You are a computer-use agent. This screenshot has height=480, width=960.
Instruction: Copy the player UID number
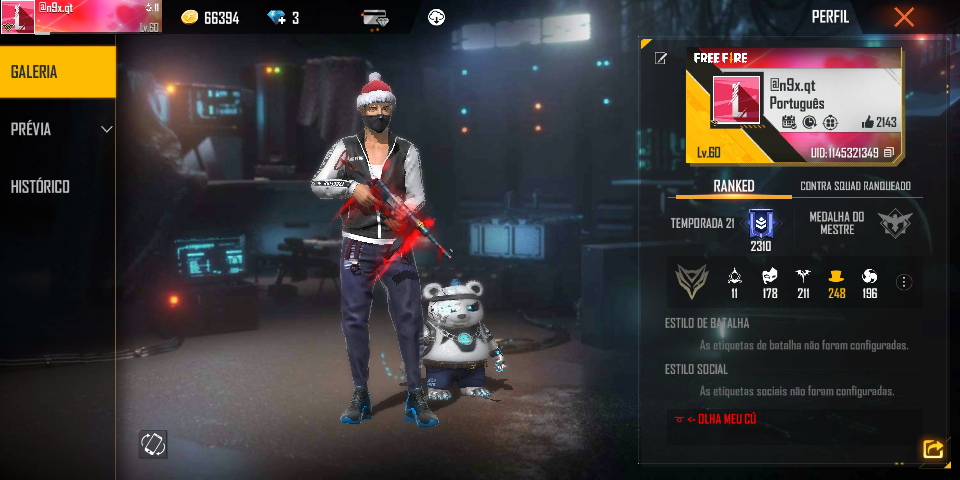coord(888,153)
